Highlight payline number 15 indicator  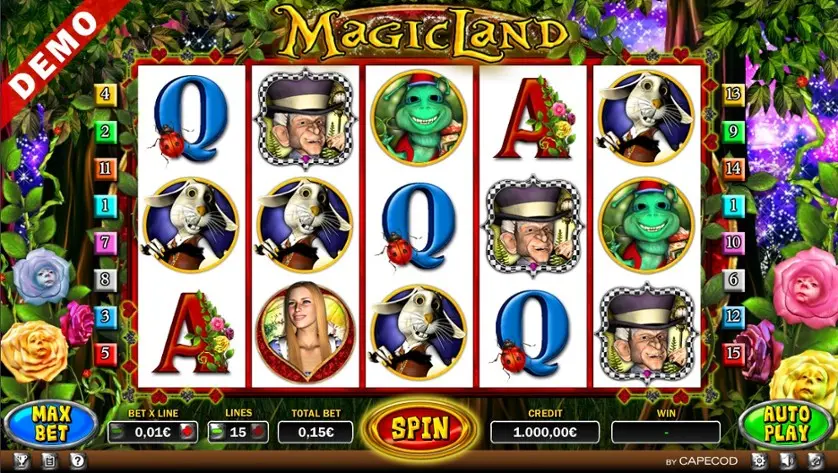coord(733,352)
